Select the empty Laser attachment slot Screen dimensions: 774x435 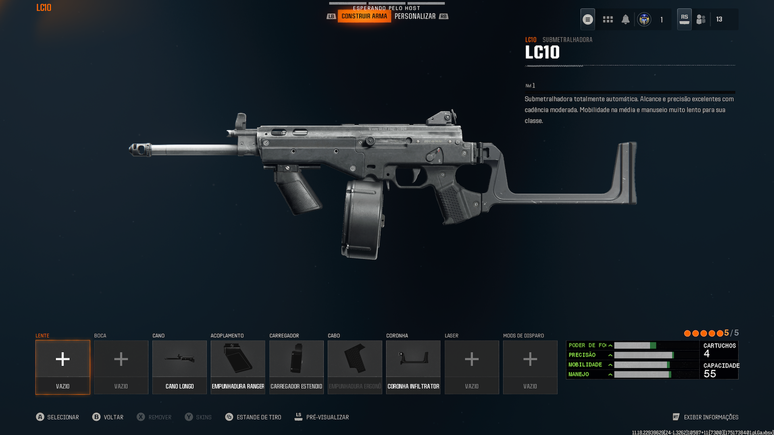pyautogui.click(x=472, y=366)
